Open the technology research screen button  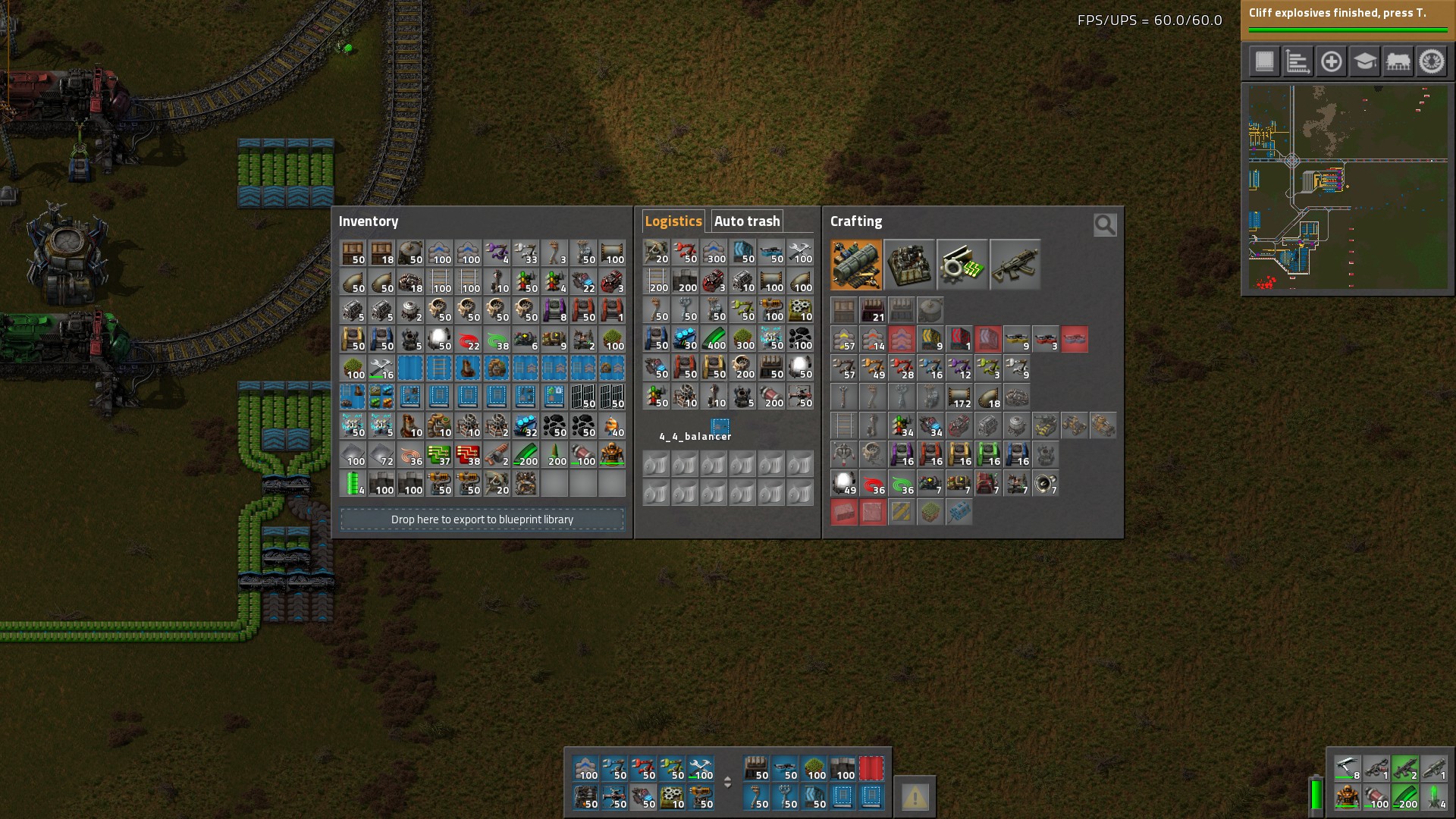pos(1364,61)
